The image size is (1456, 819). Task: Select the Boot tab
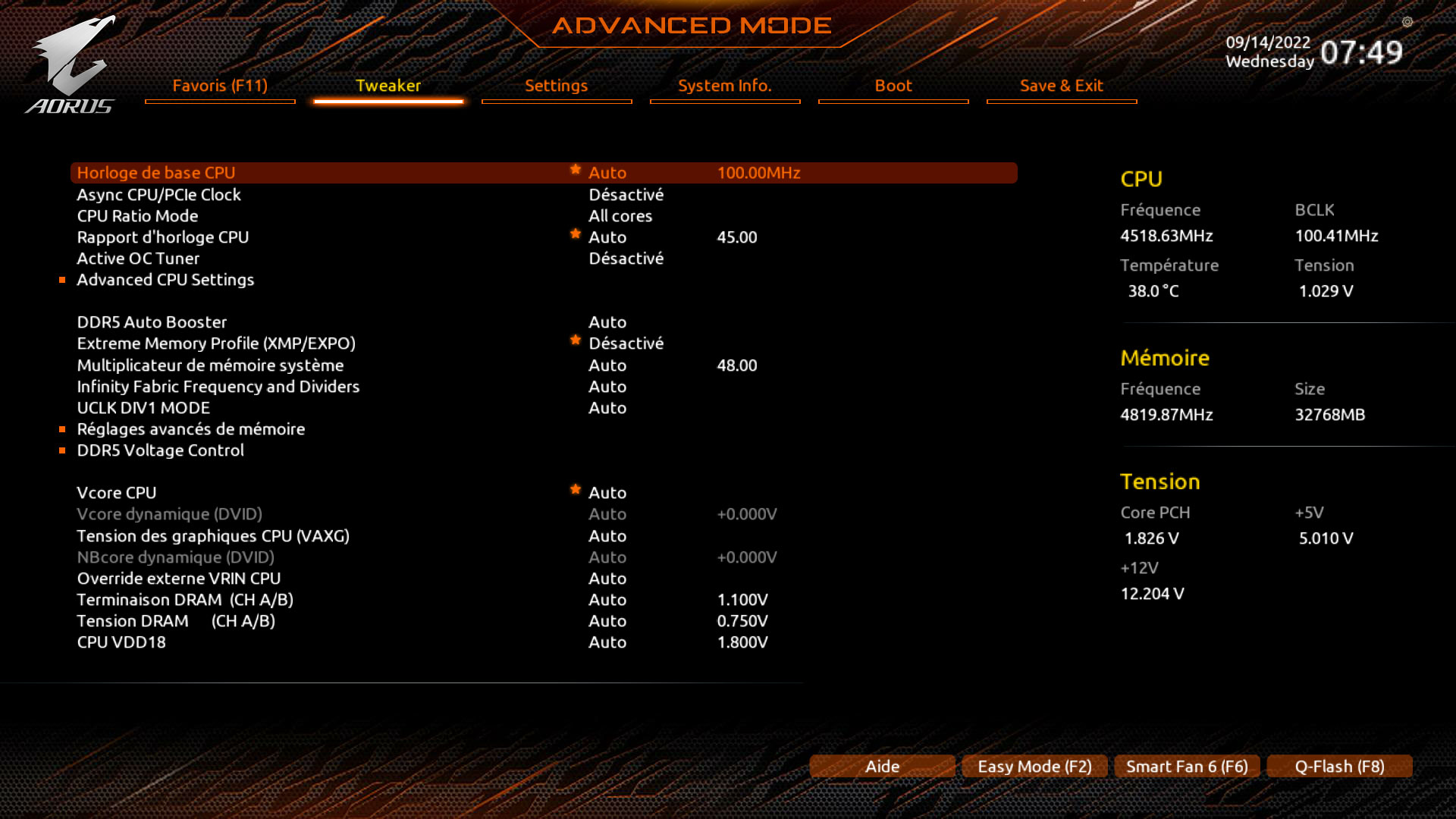(x=893, y=86)
